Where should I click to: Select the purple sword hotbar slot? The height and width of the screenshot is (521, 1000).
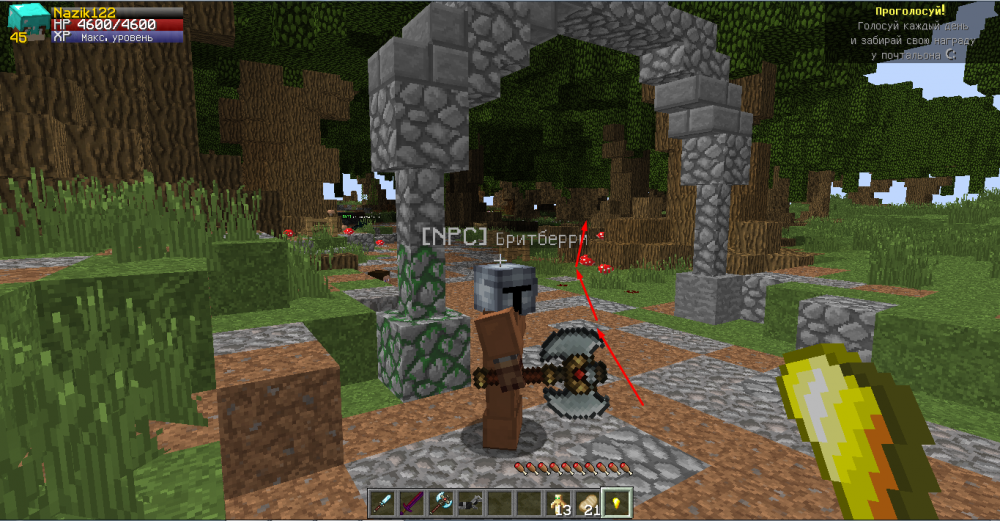[x=412, y=502]
